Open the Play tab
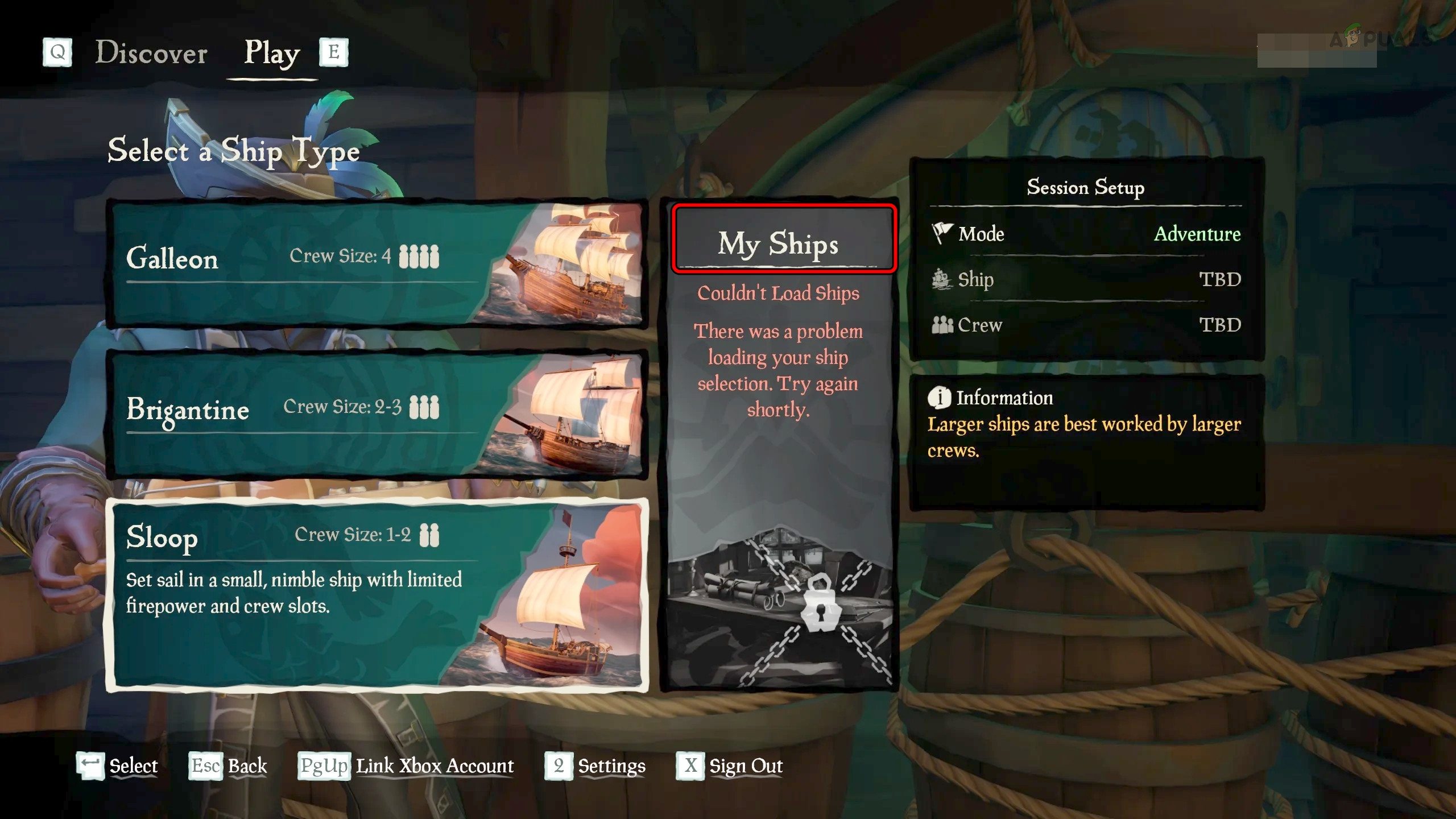The height and width of the screenshot is (819, 1456). point(272,53)
